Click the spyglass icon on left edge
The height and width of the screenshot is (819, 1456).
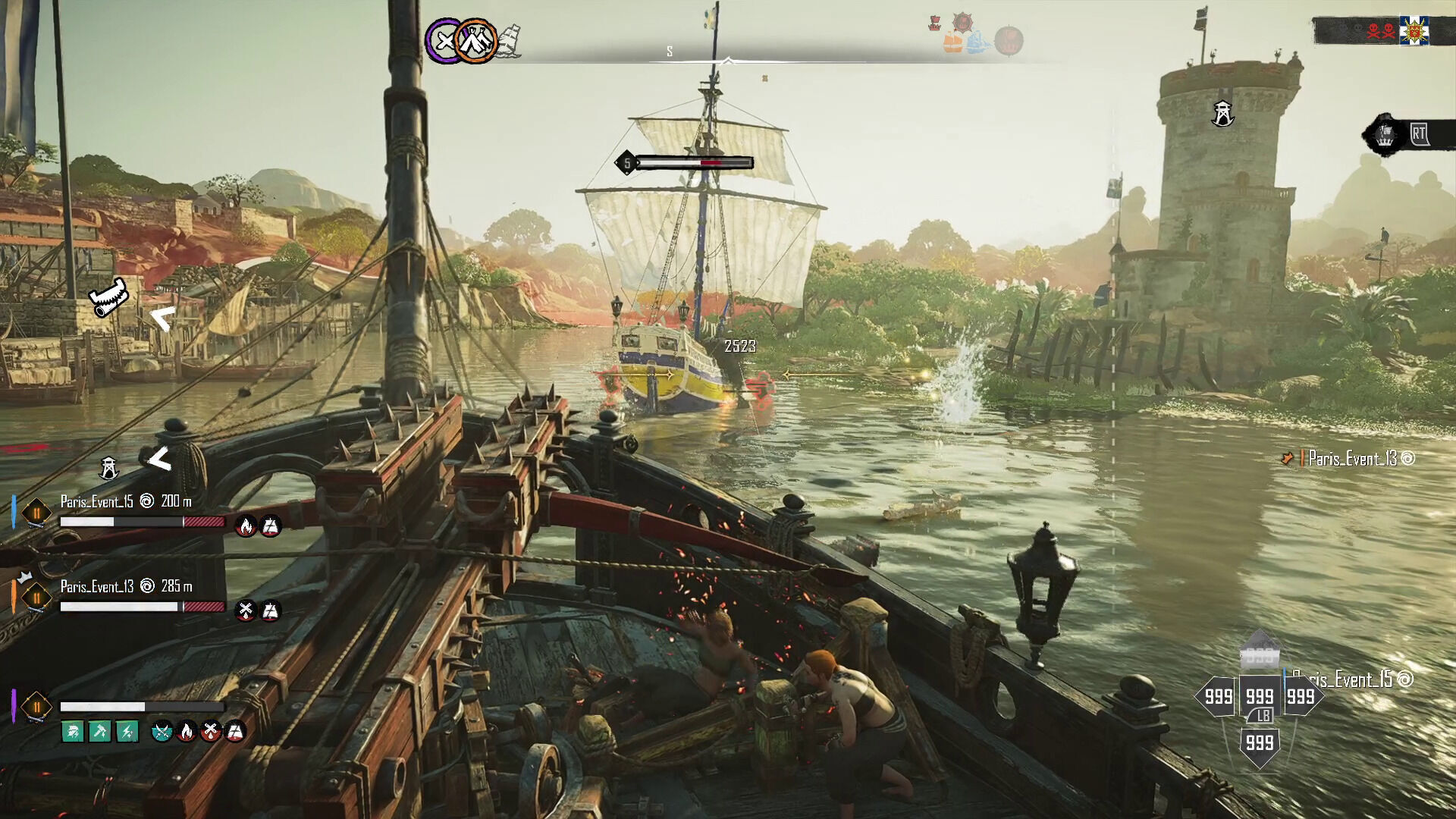tap(109, 297)
